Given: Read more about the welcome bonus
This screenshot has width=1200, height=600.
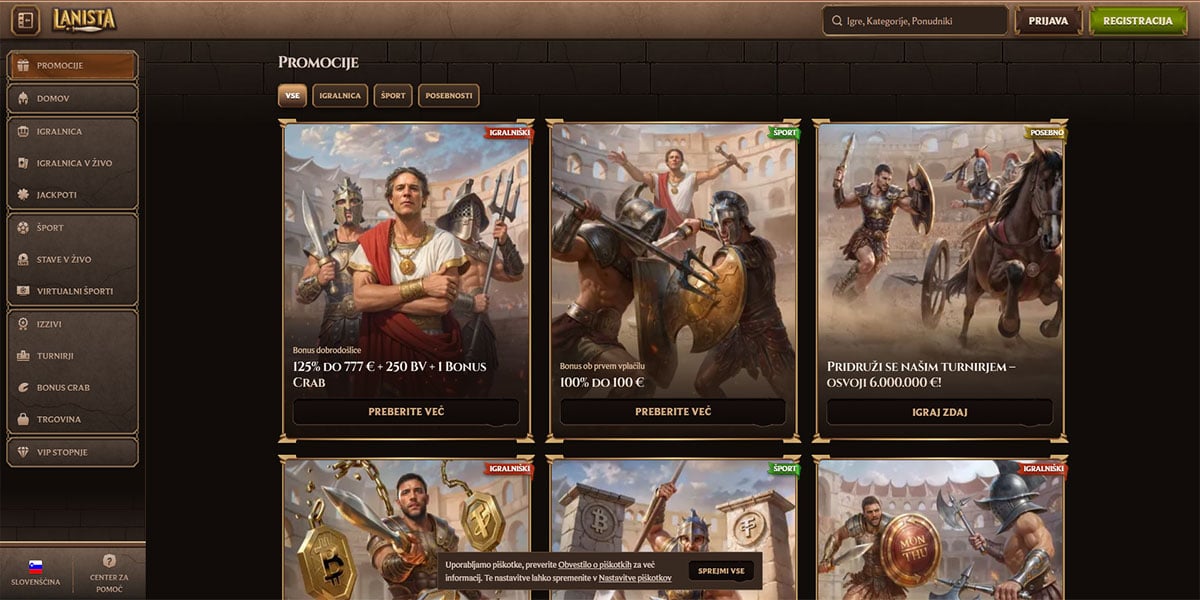Looking at the screenshot, I should click(x=406, y=412).
